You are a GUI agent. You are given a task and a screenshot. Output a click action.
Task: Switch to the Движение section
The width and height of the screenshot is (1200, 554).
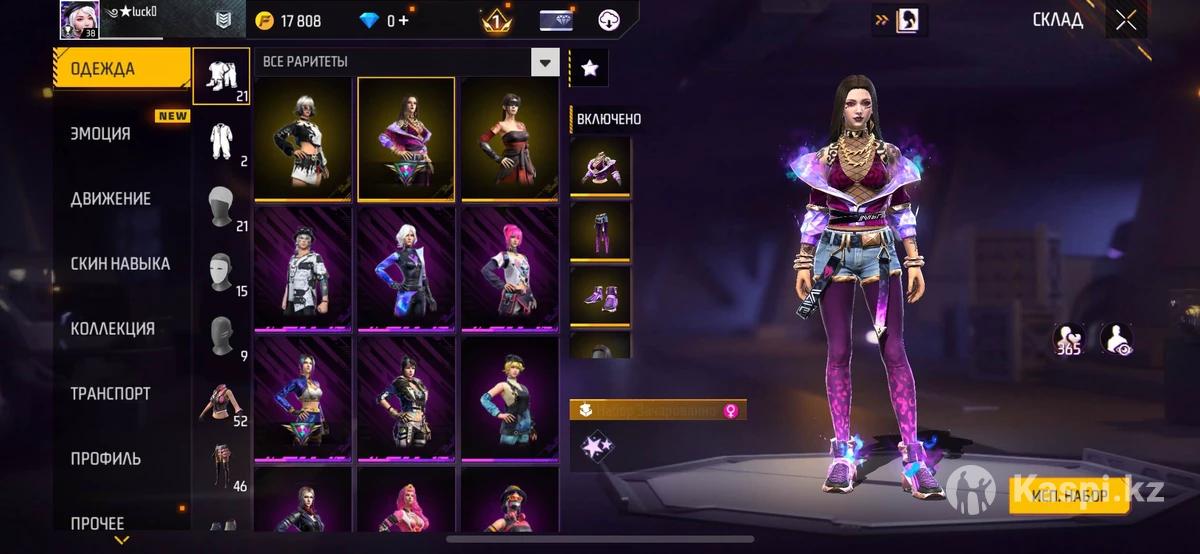(x=111, y=199)
